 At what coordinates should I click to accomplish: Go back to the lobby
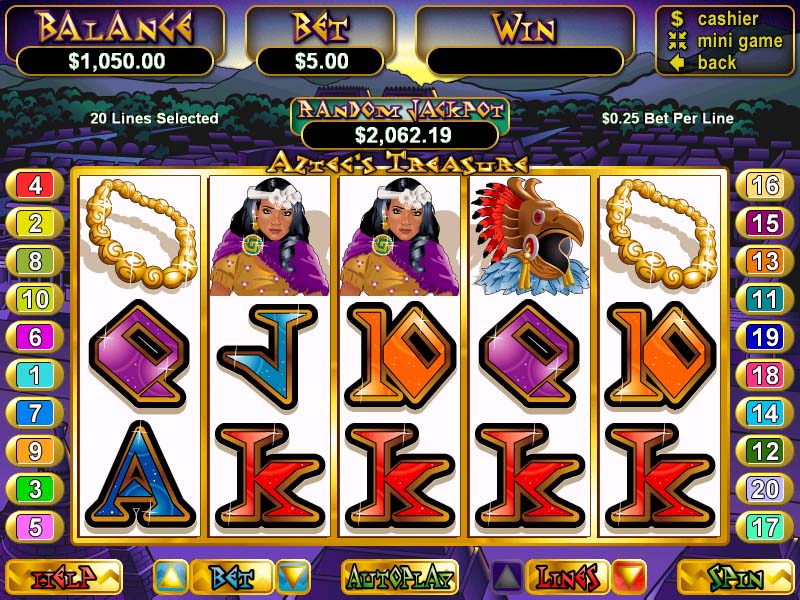[x=714, y=63]
